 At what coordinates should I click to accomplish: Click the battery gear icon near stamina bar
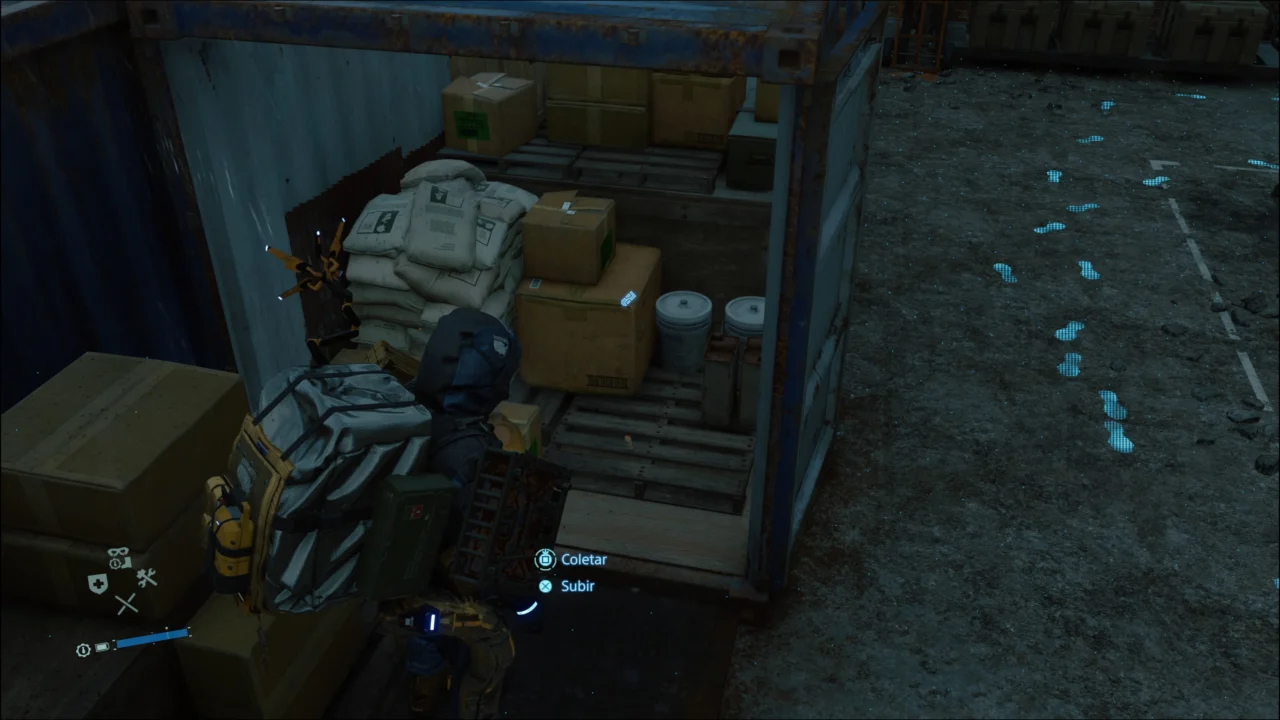coord(82,649)
